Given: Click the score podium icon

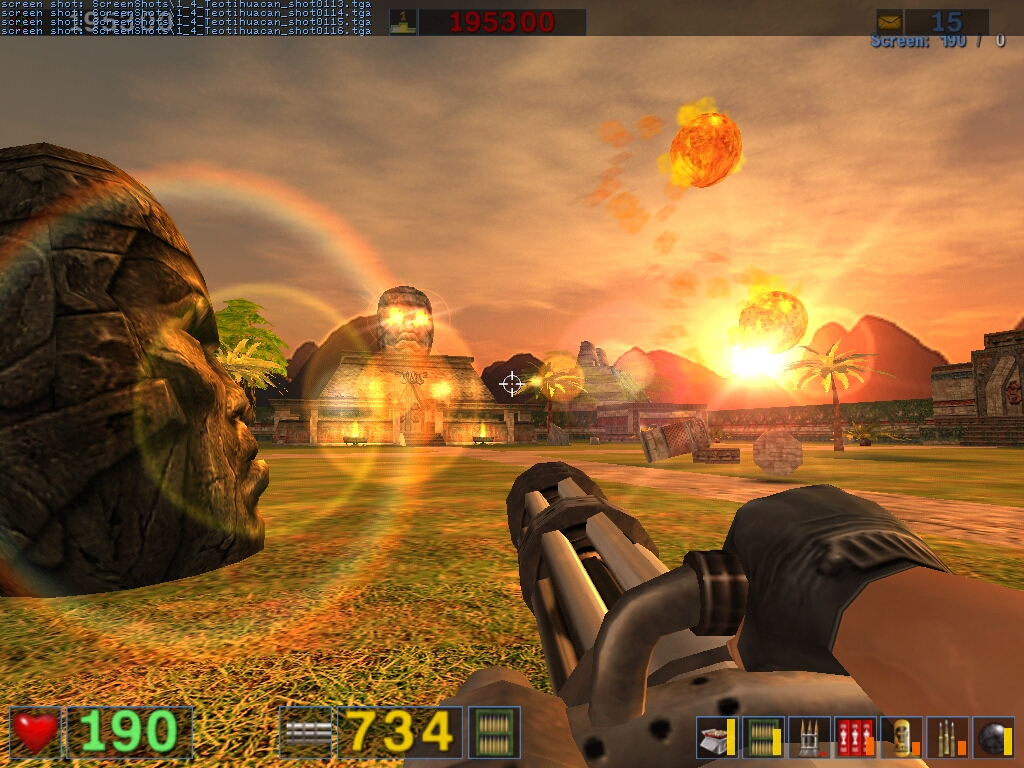Looking at the screenshot, I should [x=403, y=21].
